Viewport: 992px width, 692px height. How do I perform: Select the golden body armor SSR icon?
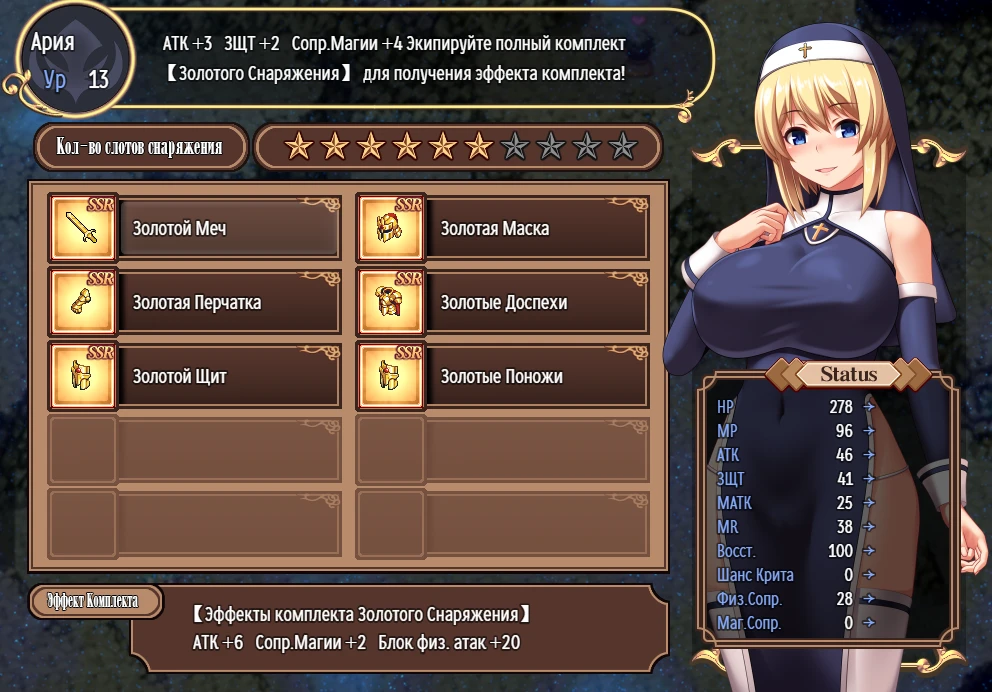coord(391,302)
